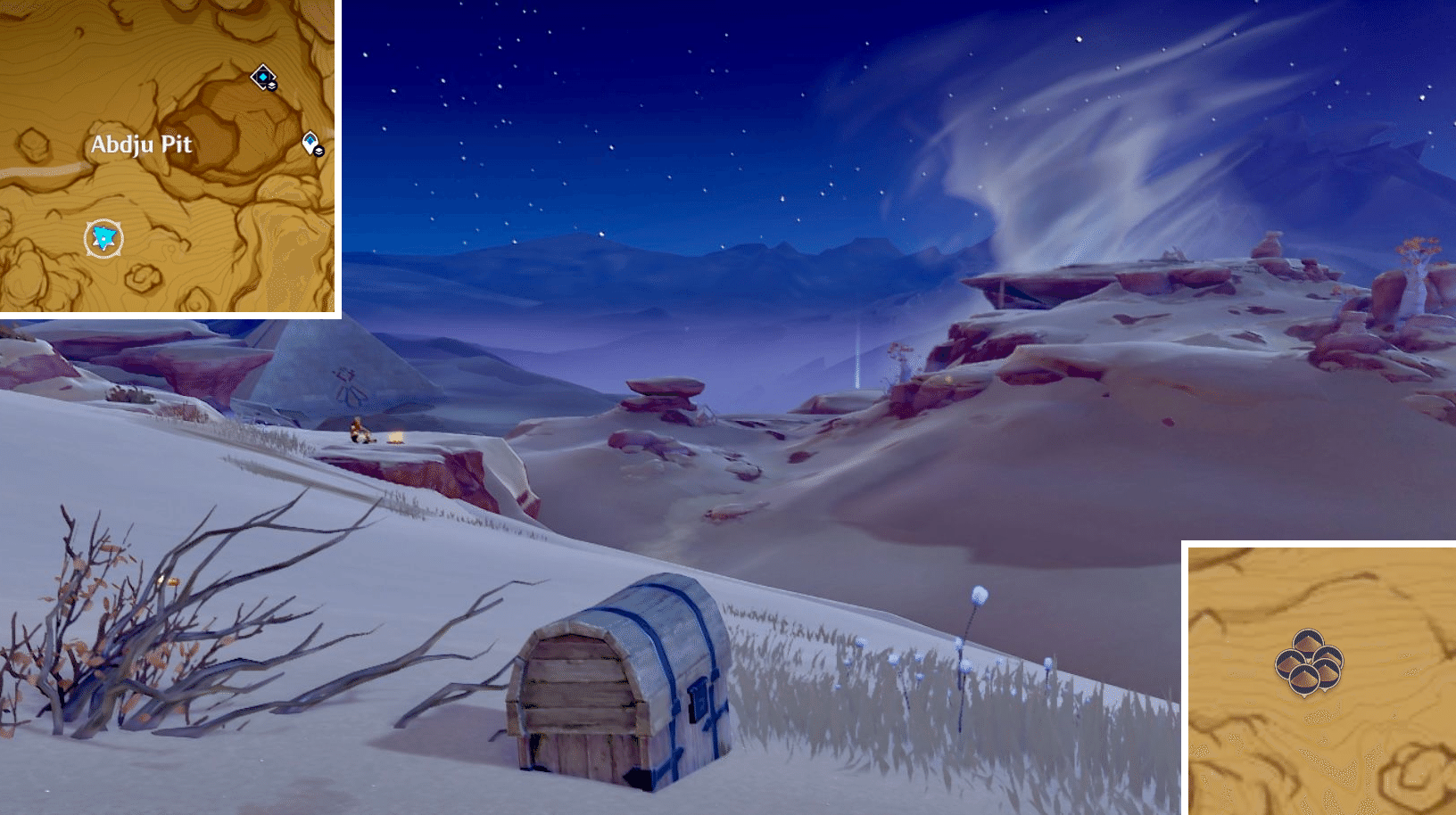Select the leftmost pin in the marker cluster
This screenshot has width=1456, height=815.
click(x=1290, y=664)
